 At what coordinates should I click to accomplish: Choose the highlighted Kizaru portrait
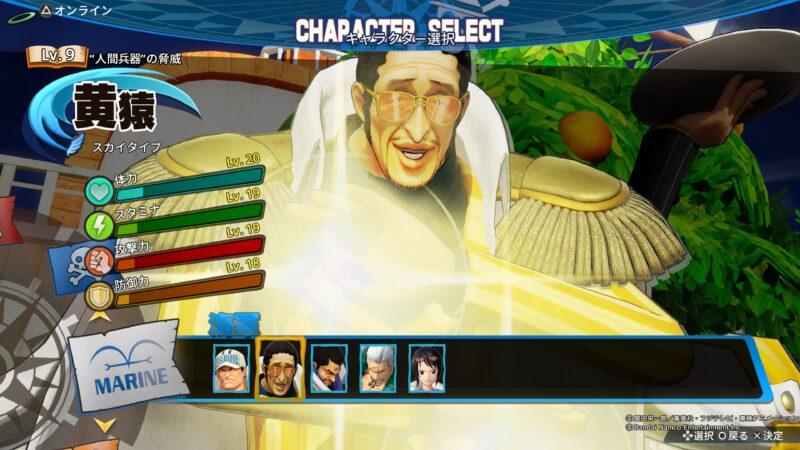pyautogui.click(x=280, y=368)
